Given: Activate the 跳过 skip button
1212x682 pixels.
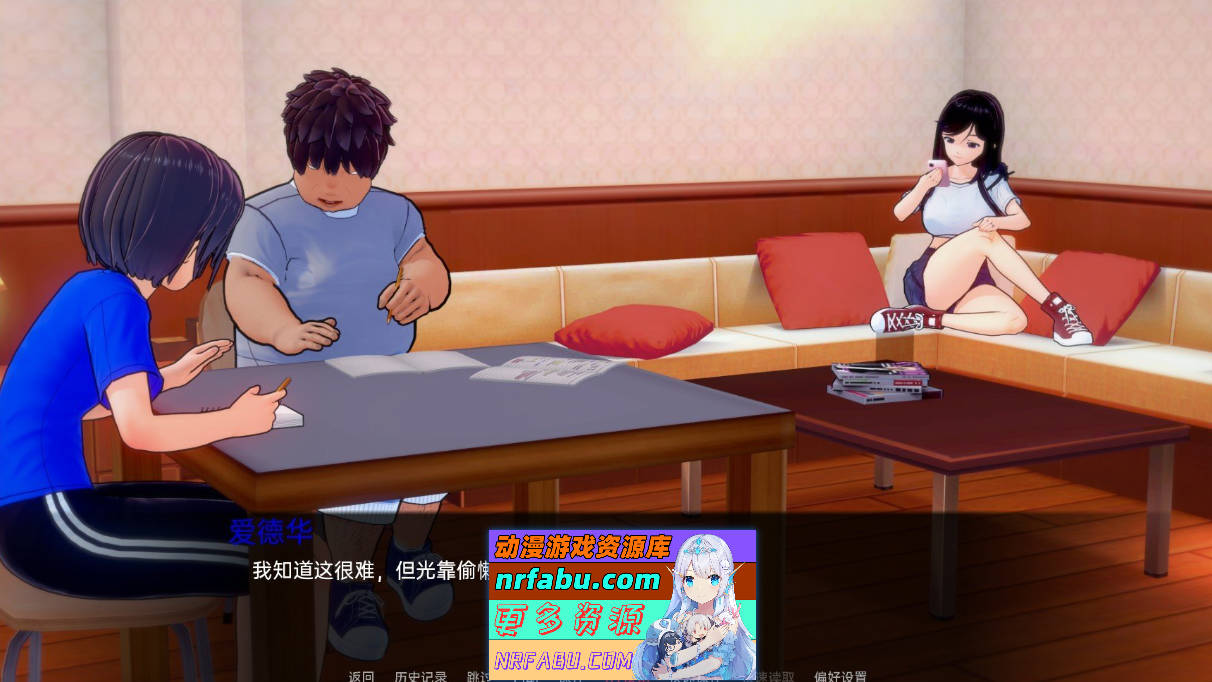Looking at the screenshot, I should (478, 676).
